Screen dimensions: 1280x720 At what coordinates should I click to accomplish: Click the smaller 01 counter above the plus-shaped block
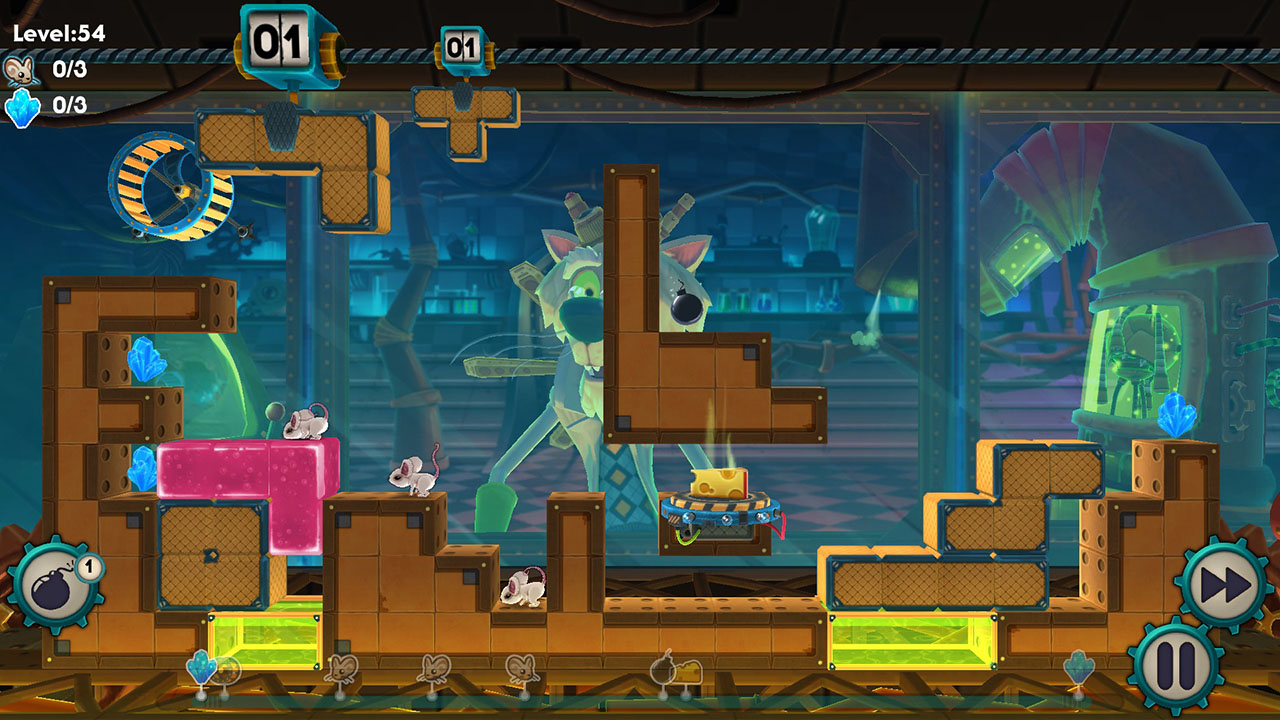461,48
